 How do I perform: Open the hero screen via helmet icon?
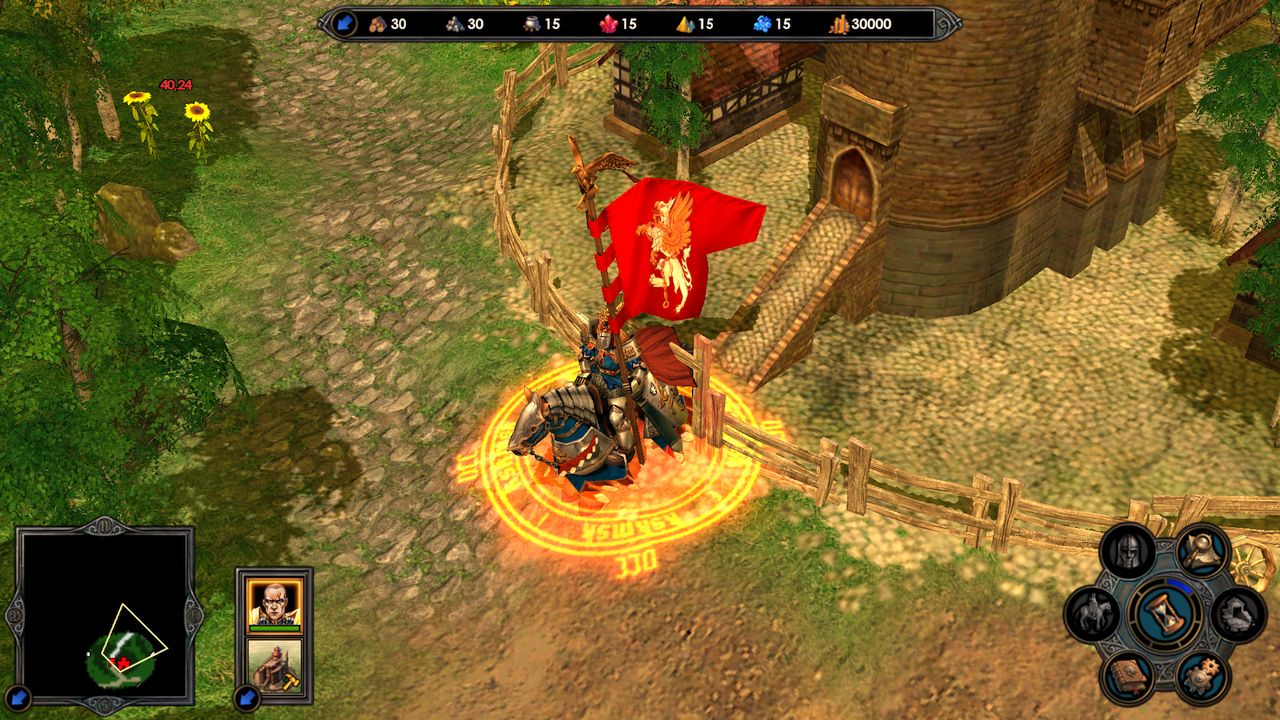pyautogui.click(x=1127, y=551)
